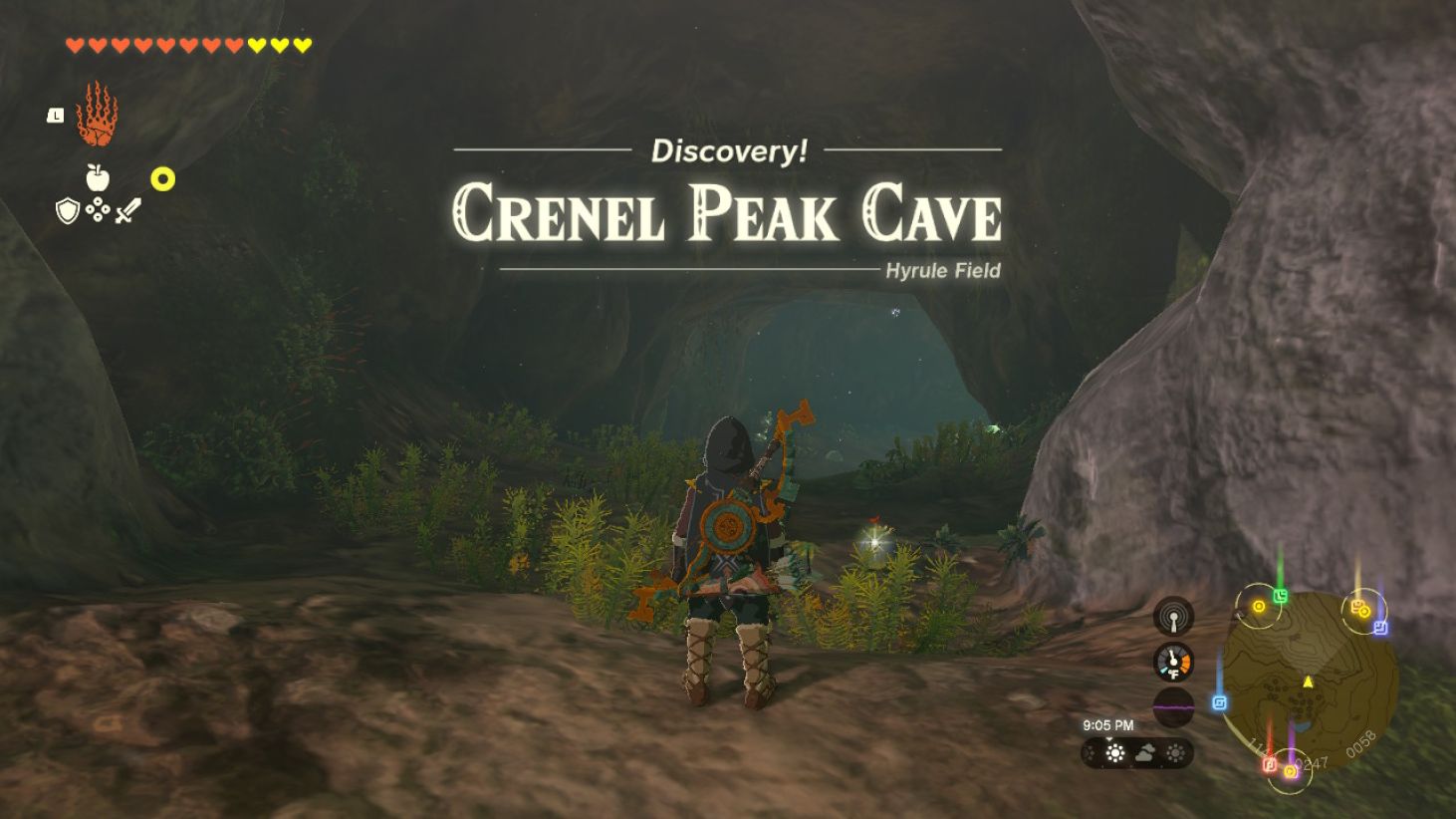Click the temperature gauge dial

point(1172,661)
